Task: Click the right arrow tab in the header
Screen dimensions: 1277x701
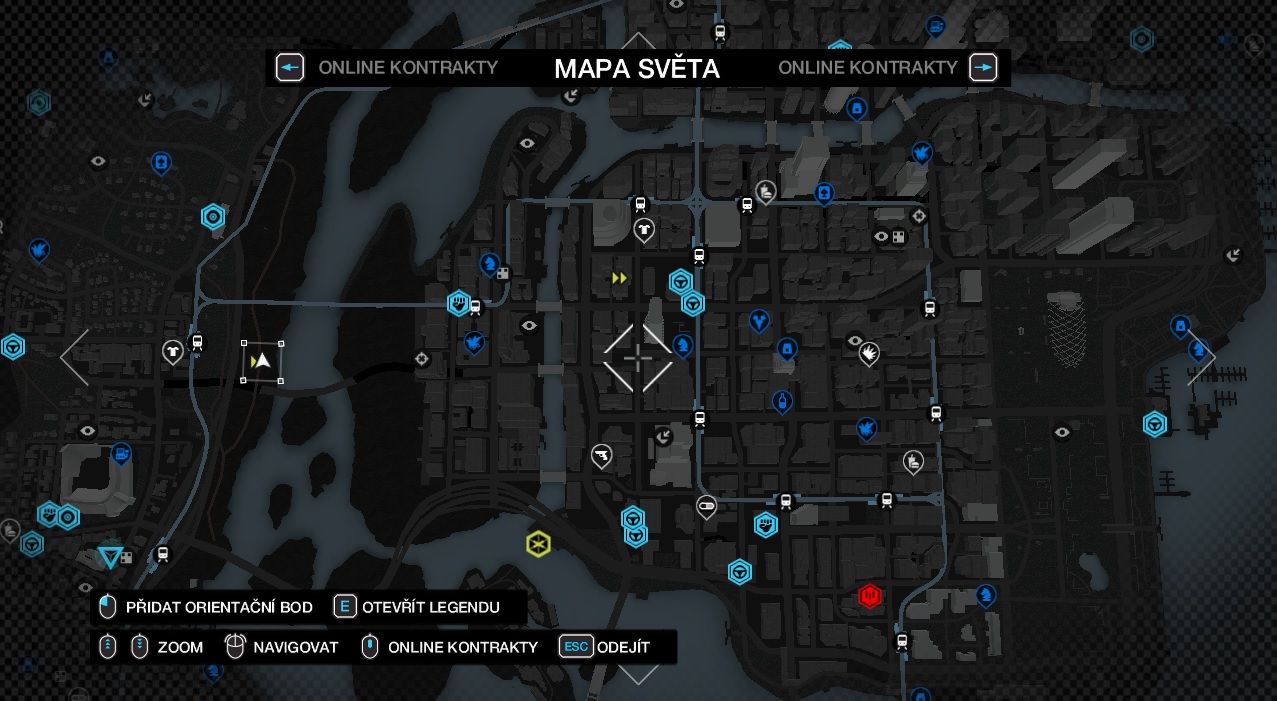Action: coord(983,68)
